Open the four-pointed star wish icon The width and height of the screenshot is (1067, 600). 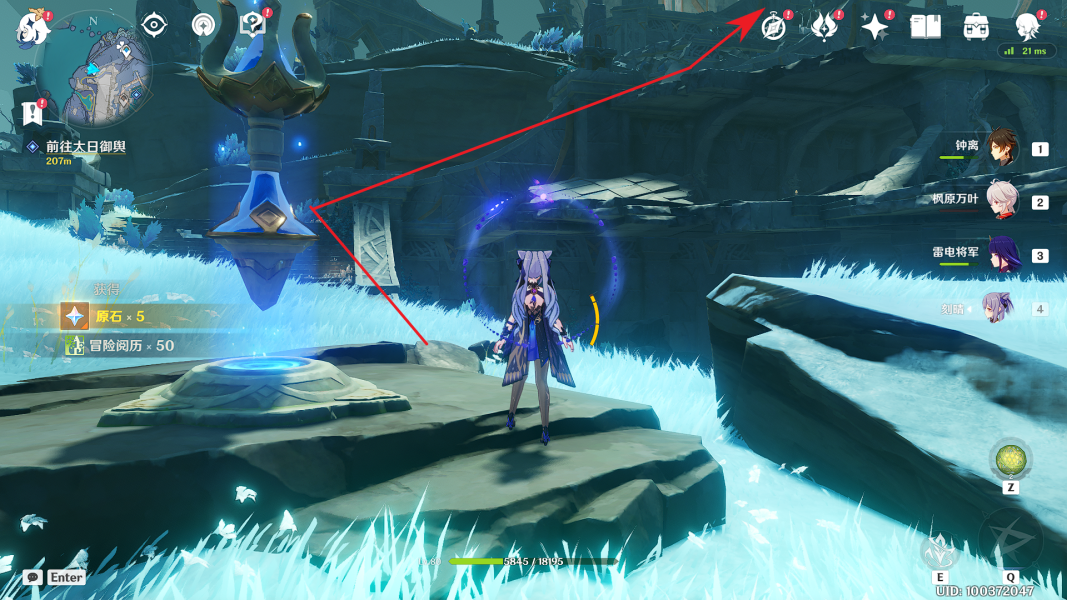874,27
